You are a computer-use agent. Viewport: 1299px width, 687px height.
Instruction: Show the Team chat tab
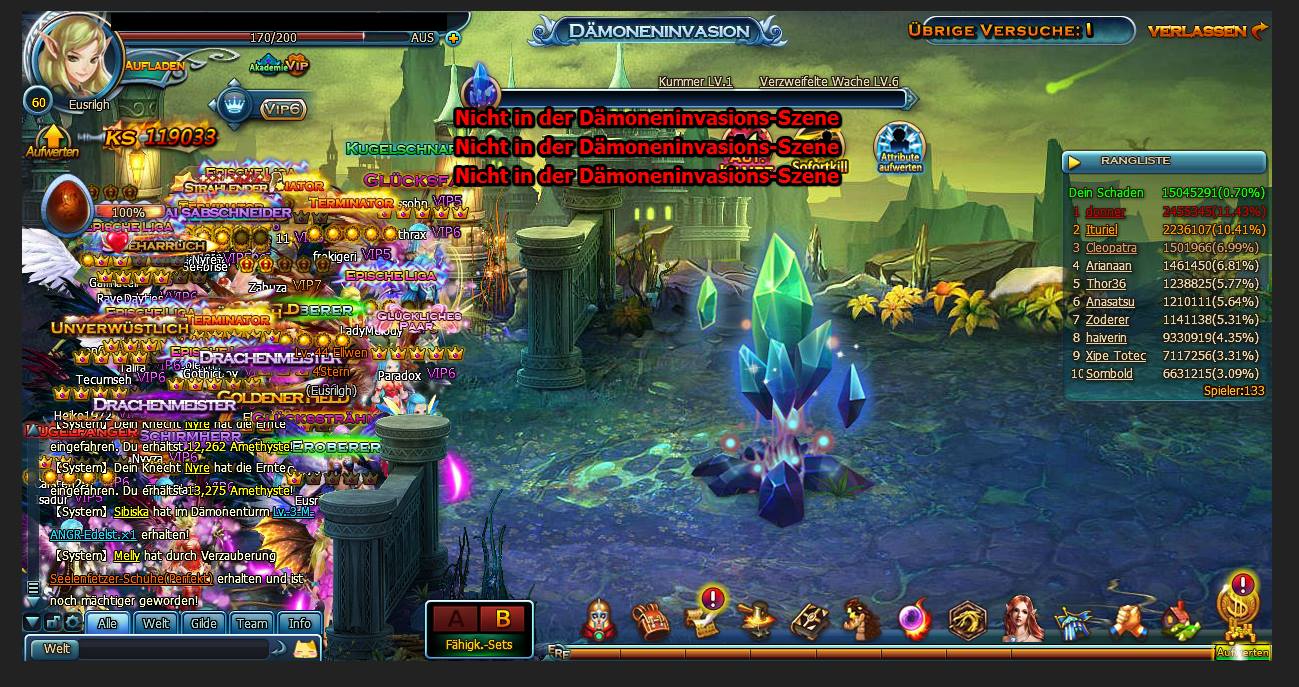(252, 623)
